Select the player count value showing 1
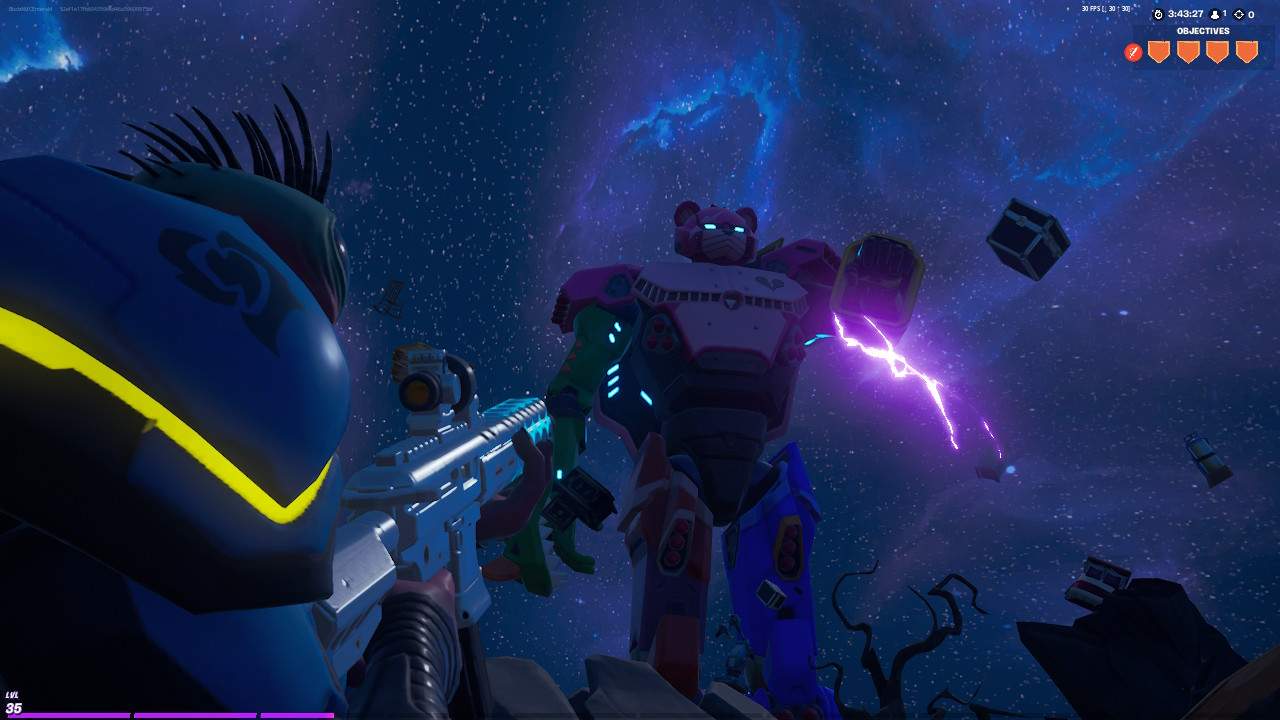 (1224, 14)
